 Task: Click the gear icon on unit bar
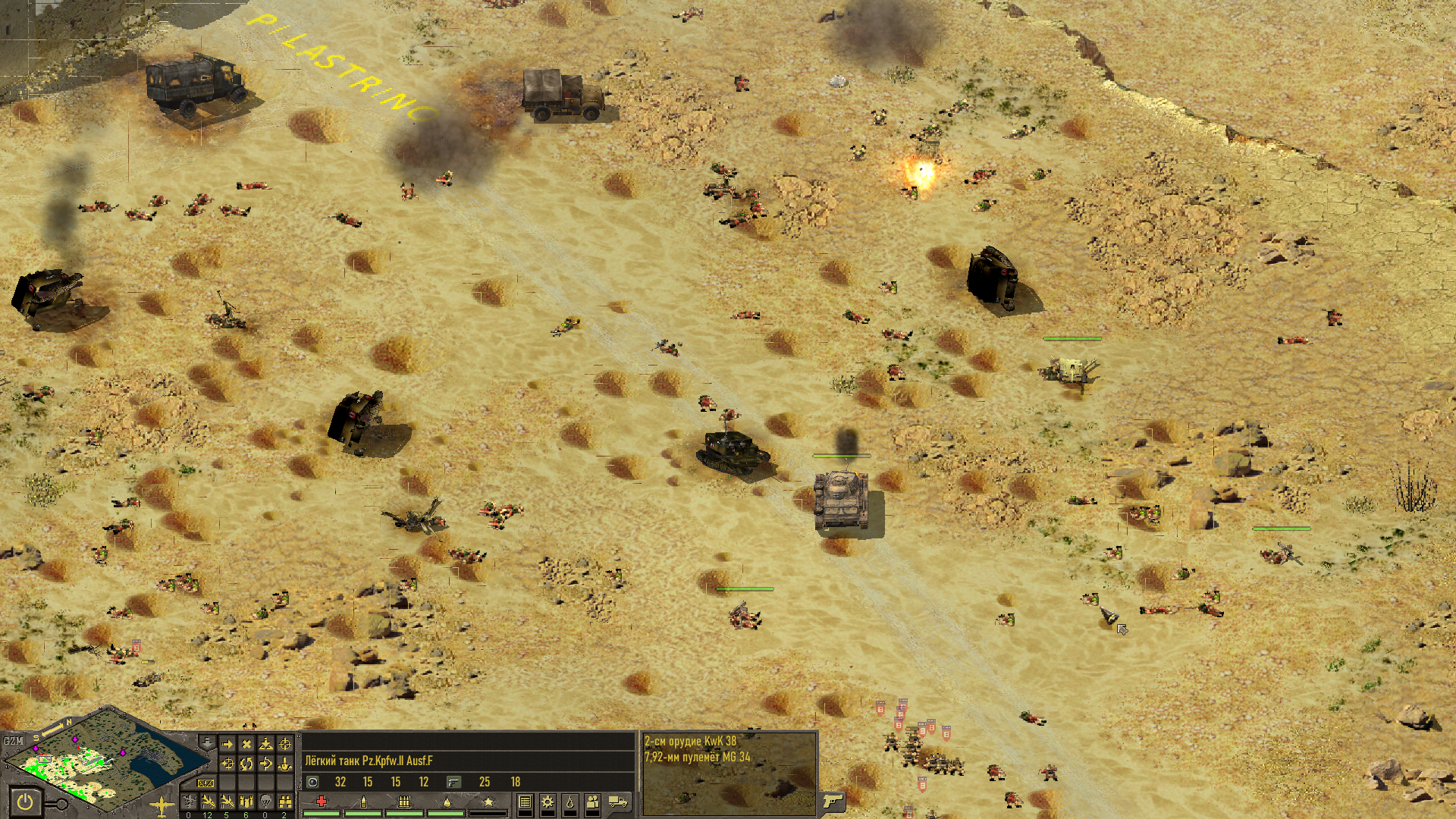click(548, 802)
